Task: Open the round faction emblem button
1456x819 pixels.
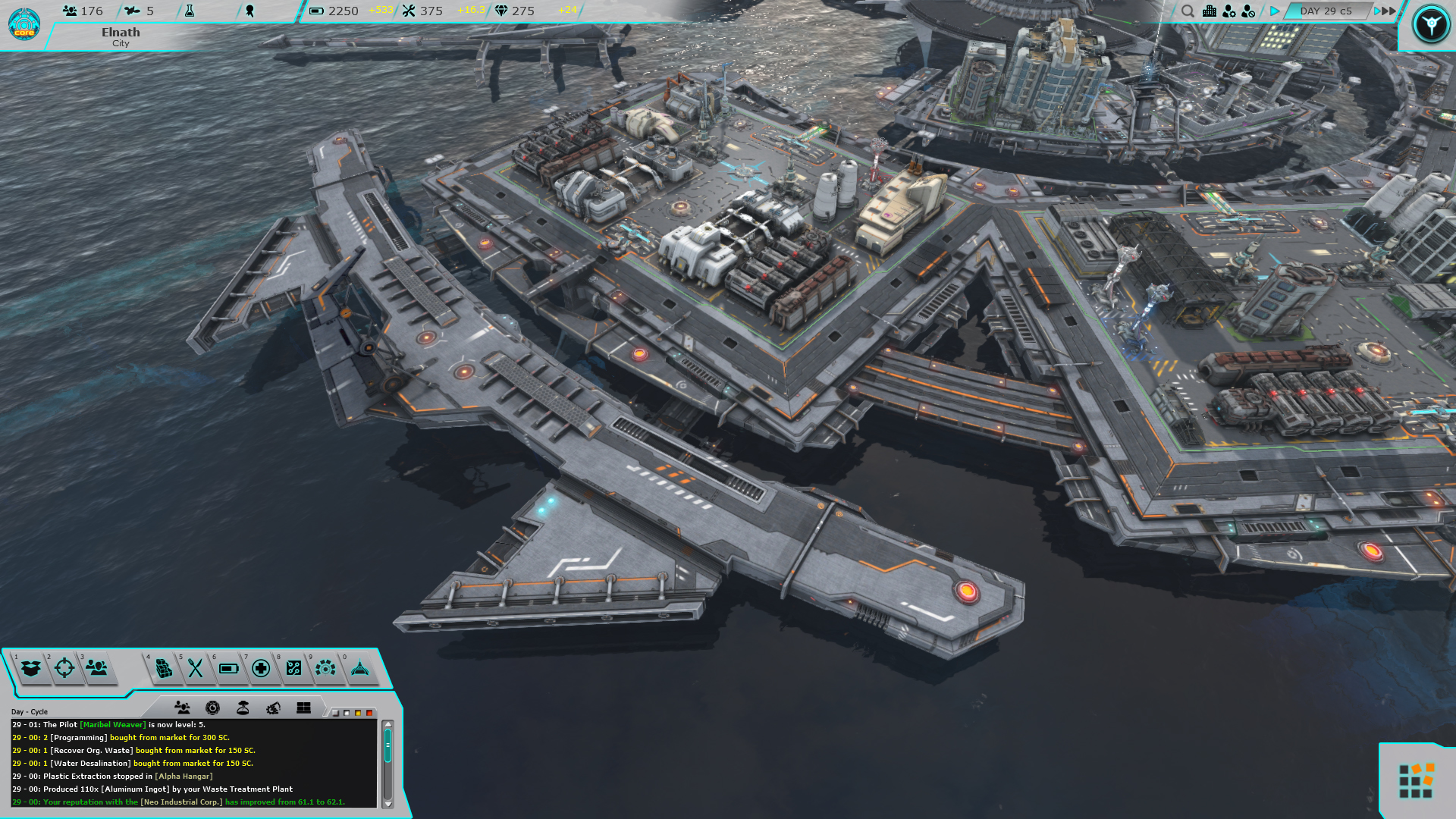Action: 1430,24
